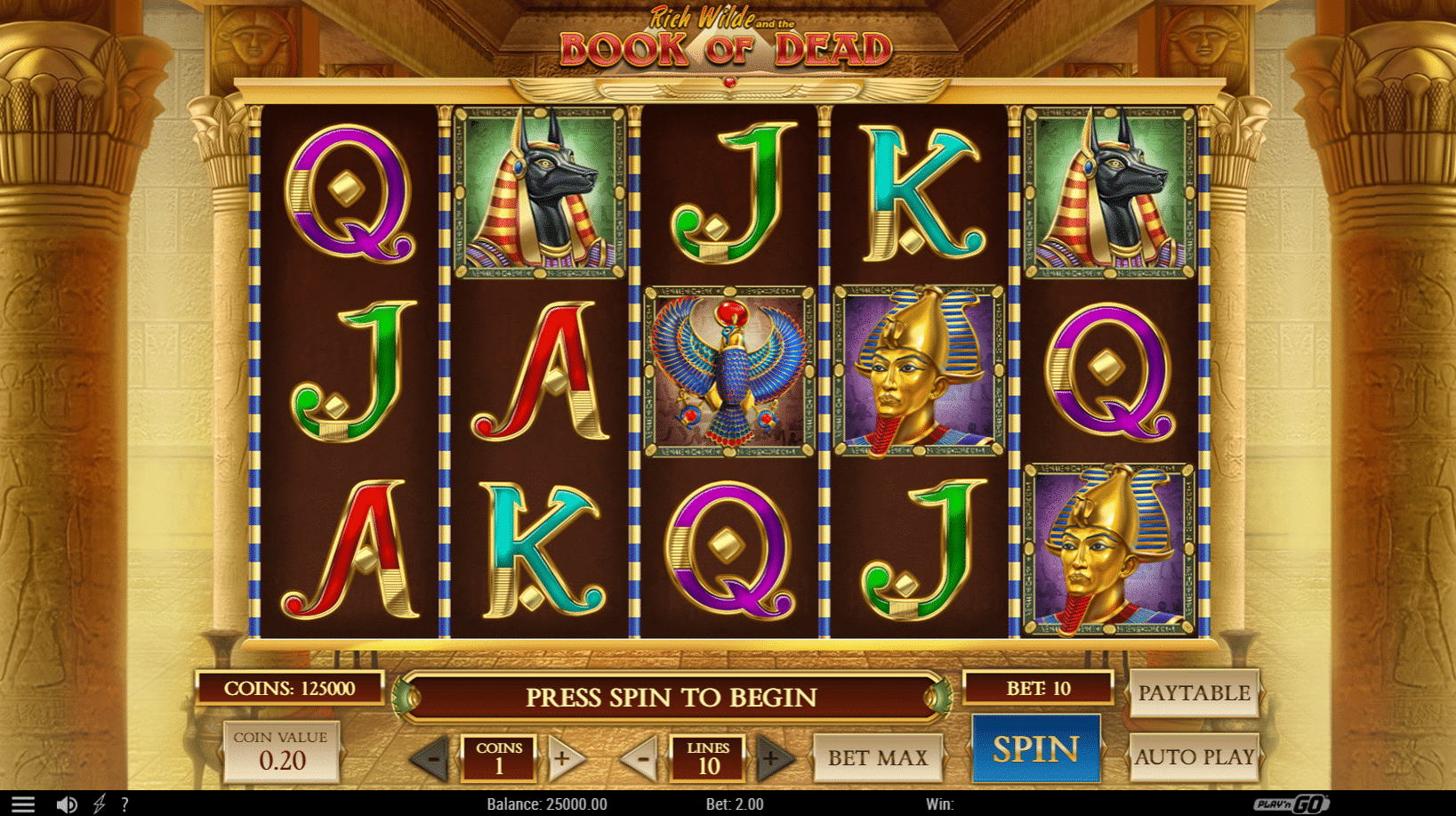This screenshot has width=1456, height=816.
Task: Click the Coin Value 0.20 display
Action: 280,750
